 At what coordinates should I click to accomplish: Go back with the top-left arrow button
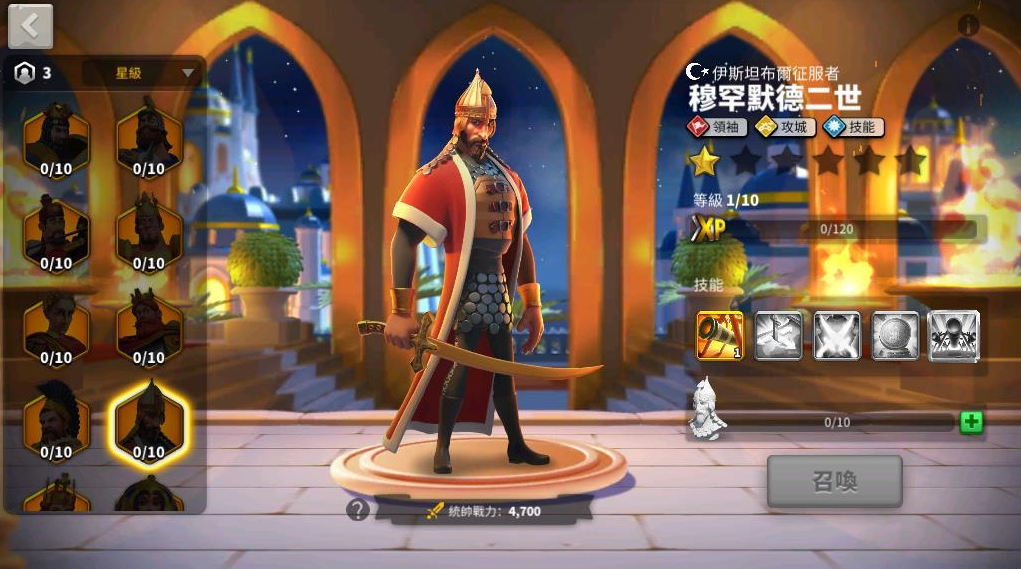pyautogui.click(x=30, y=26)
